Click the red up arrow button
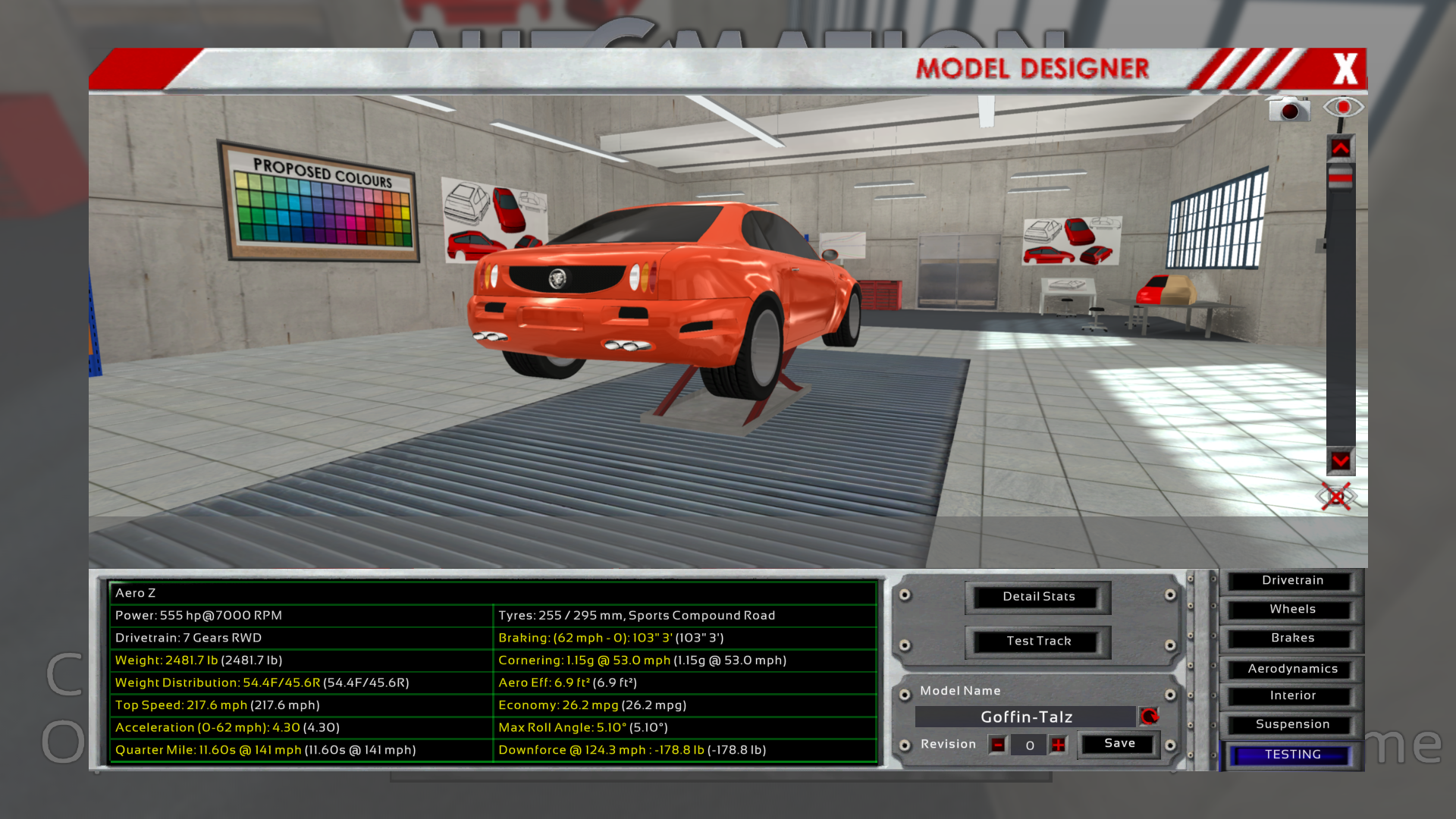The width and height of the screenshot is (1456, 819). coord(1340,149)
